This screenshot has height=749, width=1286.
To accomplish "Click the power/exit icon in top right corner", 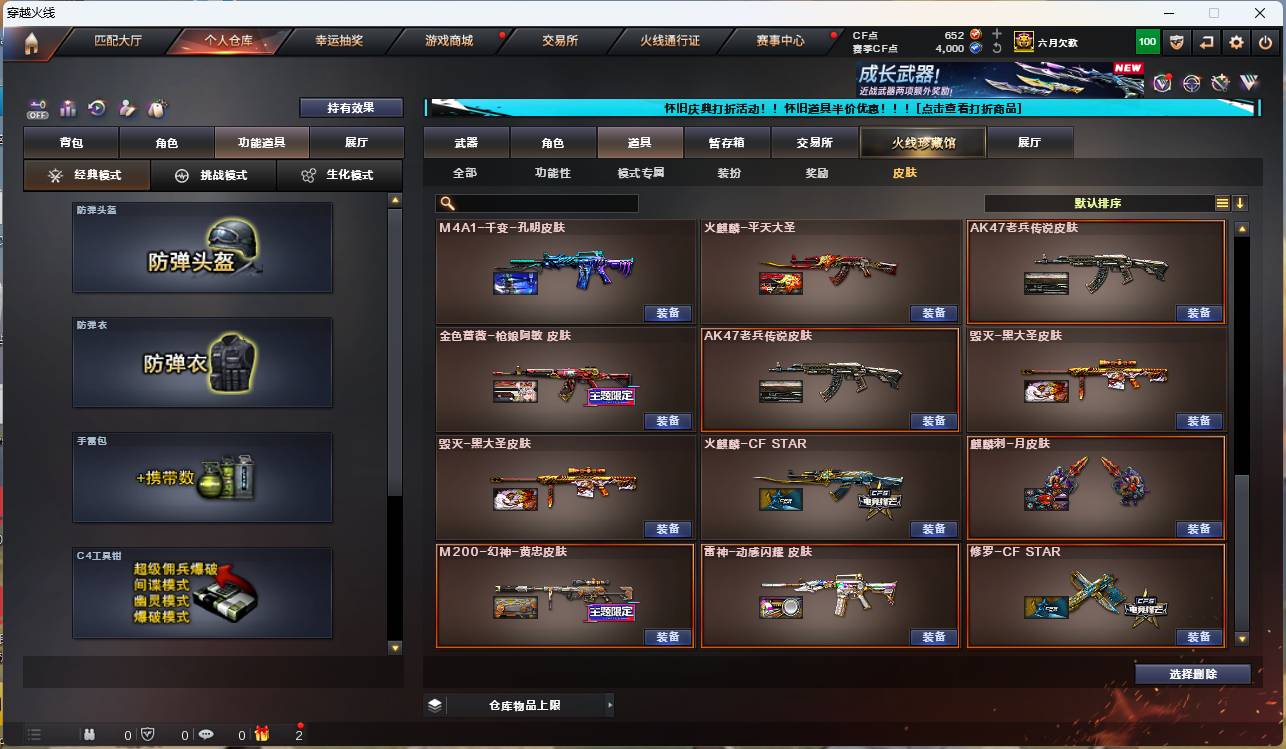I will pyautogui.click(x=1264, y=42).
